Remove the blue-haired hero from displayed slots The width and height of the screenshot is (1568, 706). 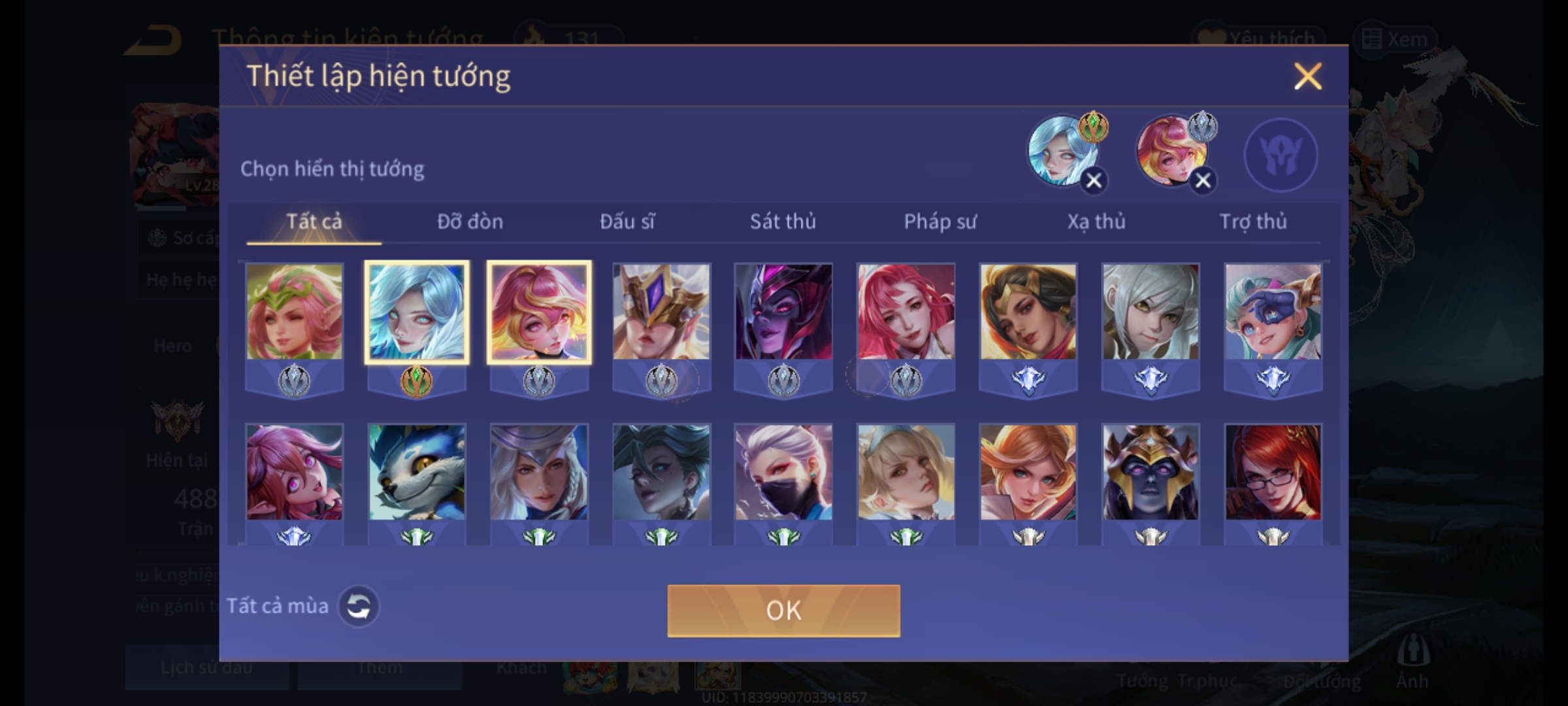1094,180
